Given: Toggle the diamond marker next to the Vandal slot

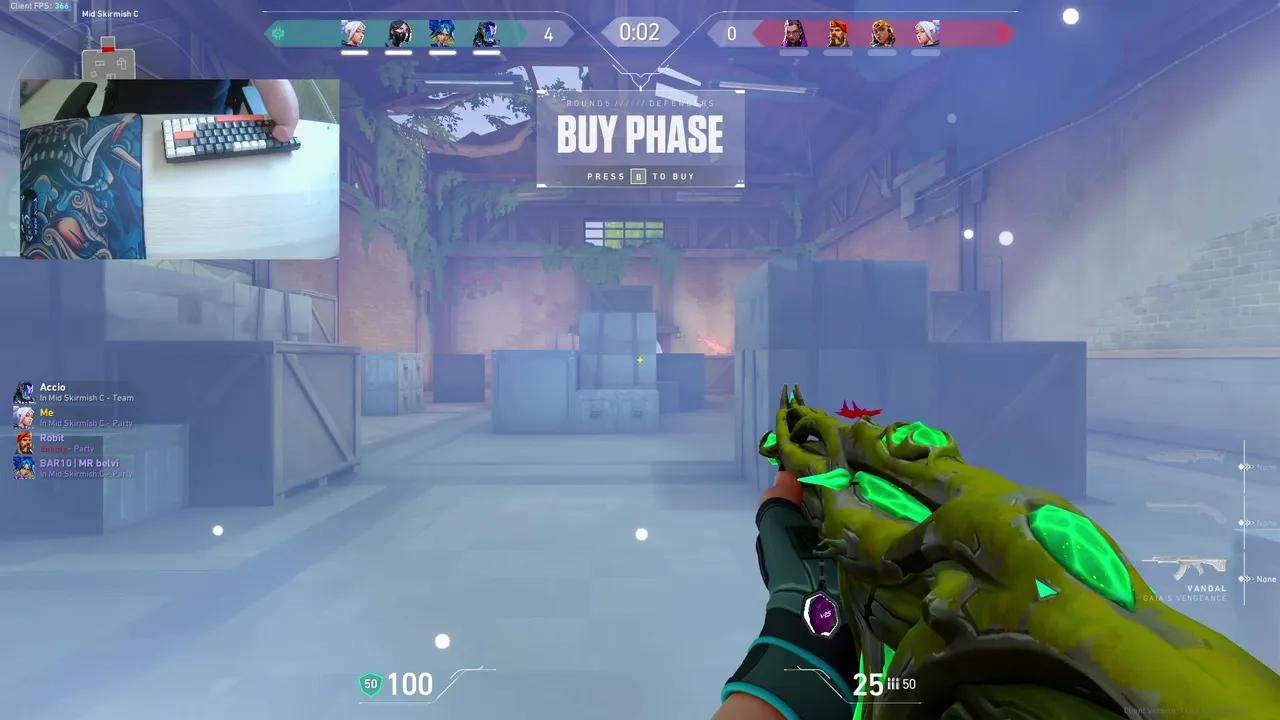Looking at the screenshot, I should [x=1240, y=578].
